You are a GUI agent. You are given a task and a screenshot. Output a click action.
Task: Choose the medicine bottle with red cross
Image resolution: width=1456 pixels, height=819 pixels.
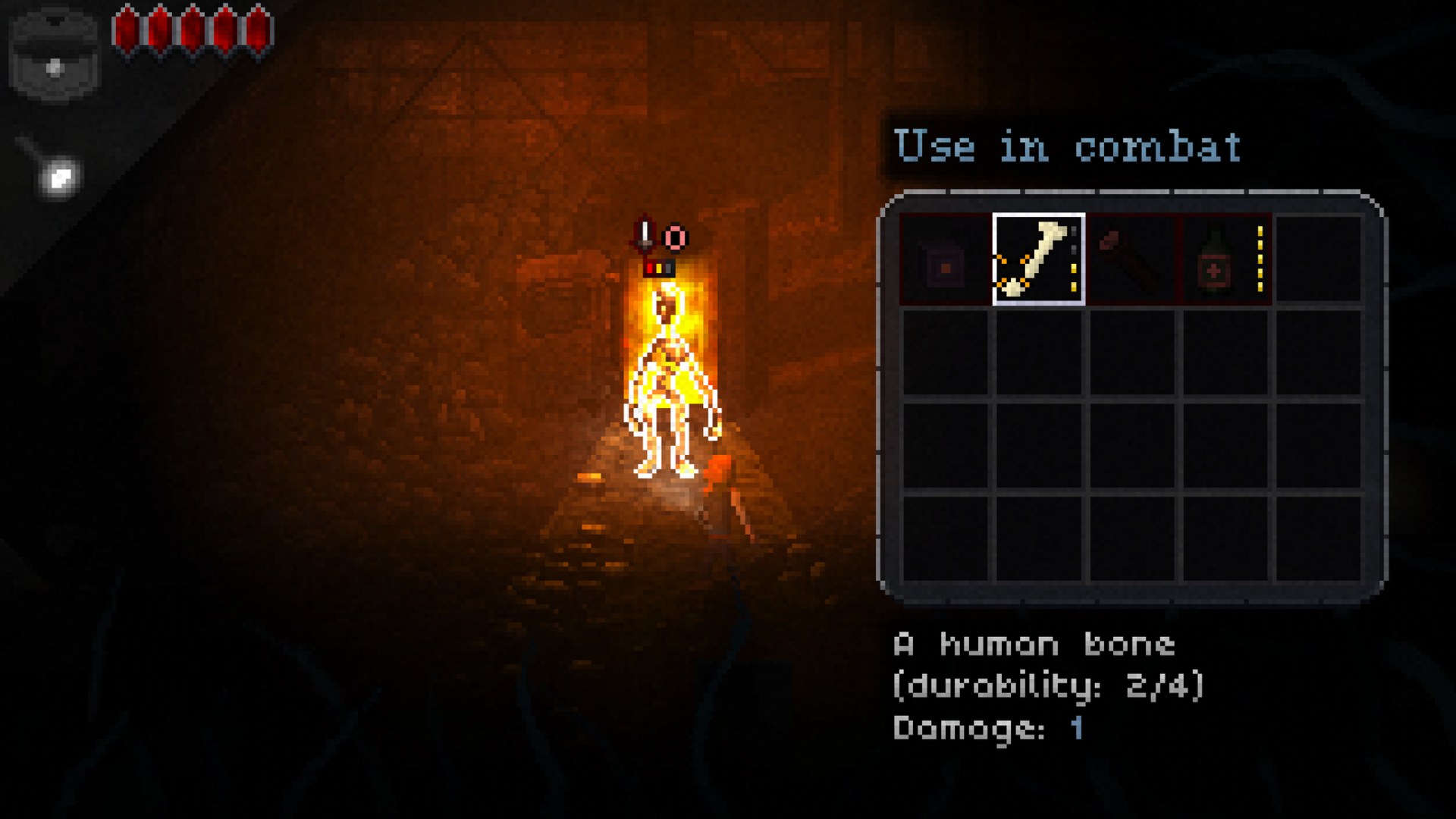[1225, 260]
